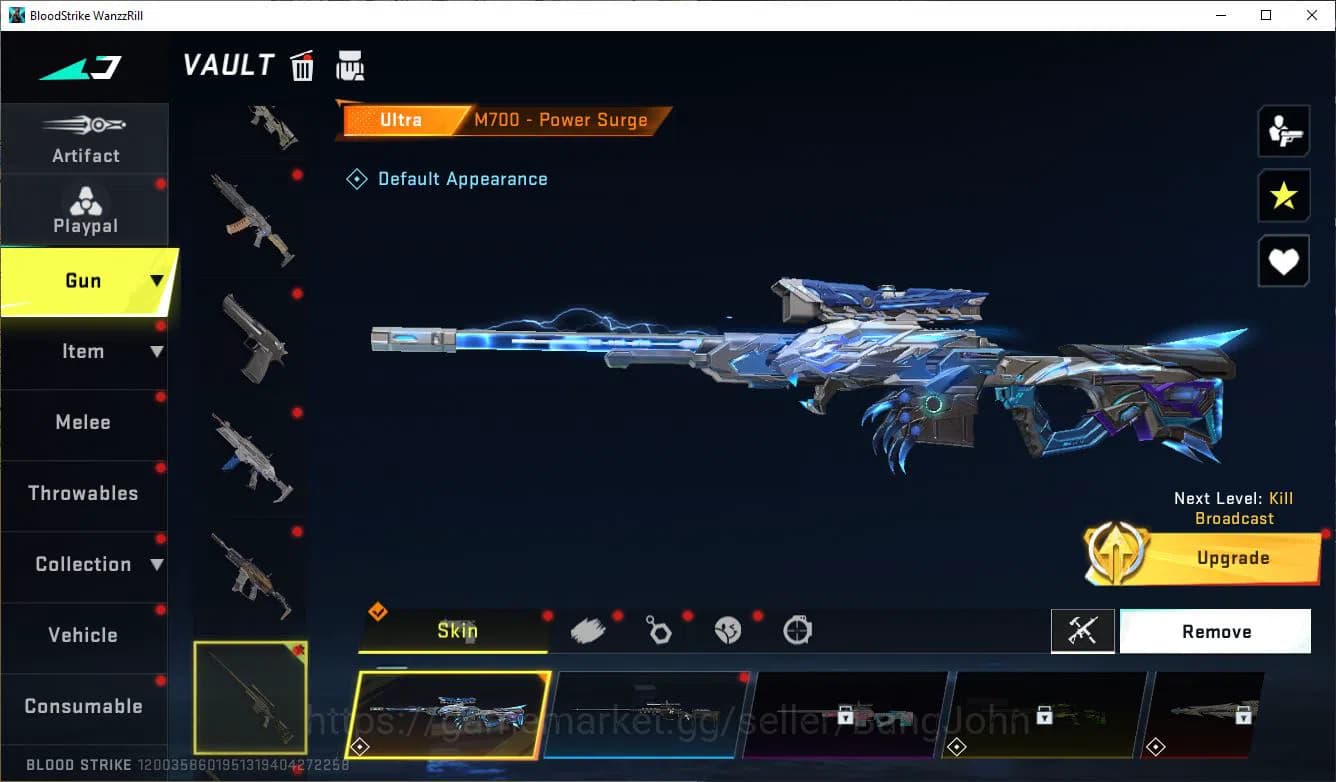
Task: Activate the character pose icon at top right
Action: 1283,131
